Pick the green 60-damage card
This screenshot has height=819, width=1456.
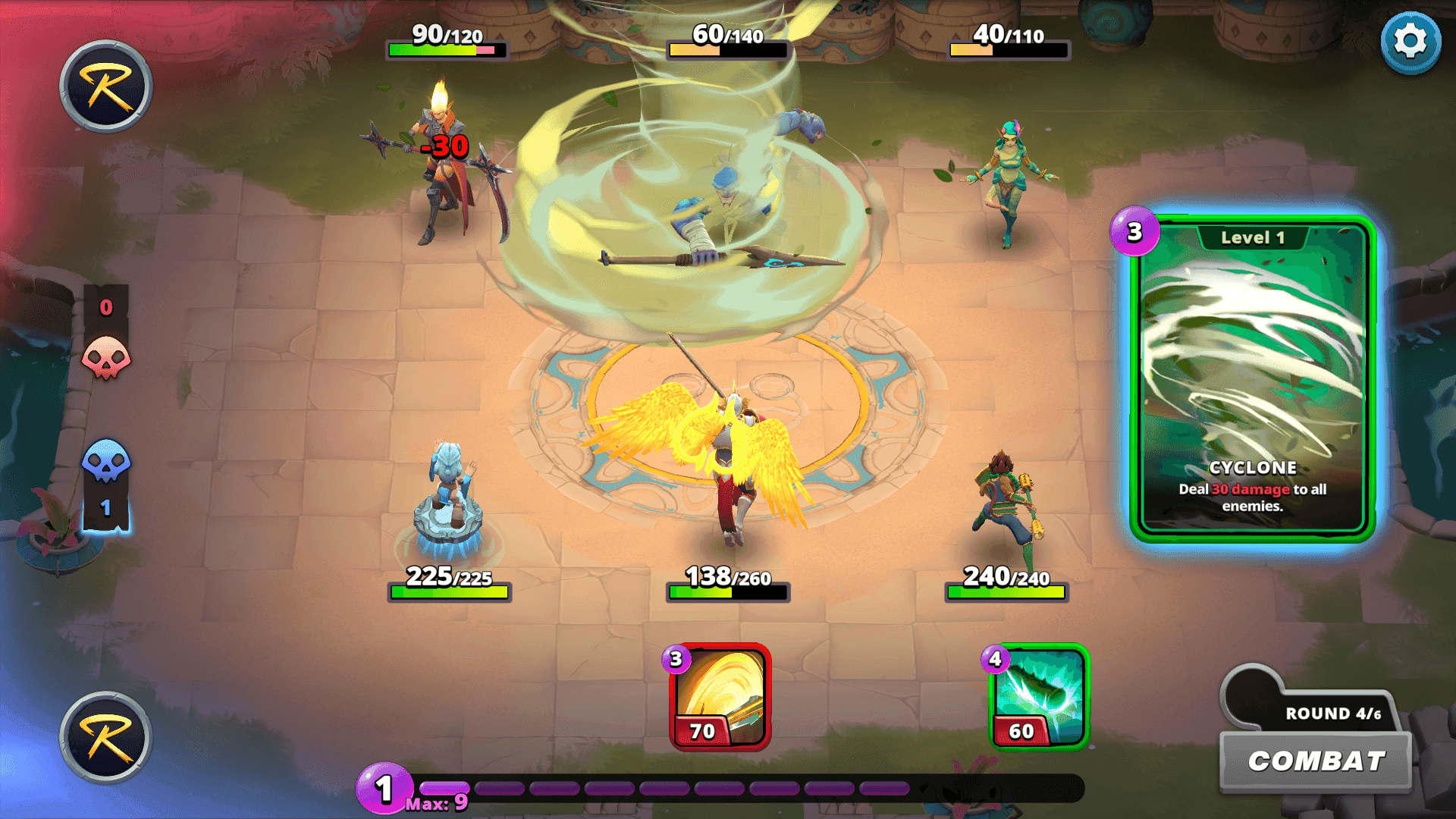(x=1038, y=697)
